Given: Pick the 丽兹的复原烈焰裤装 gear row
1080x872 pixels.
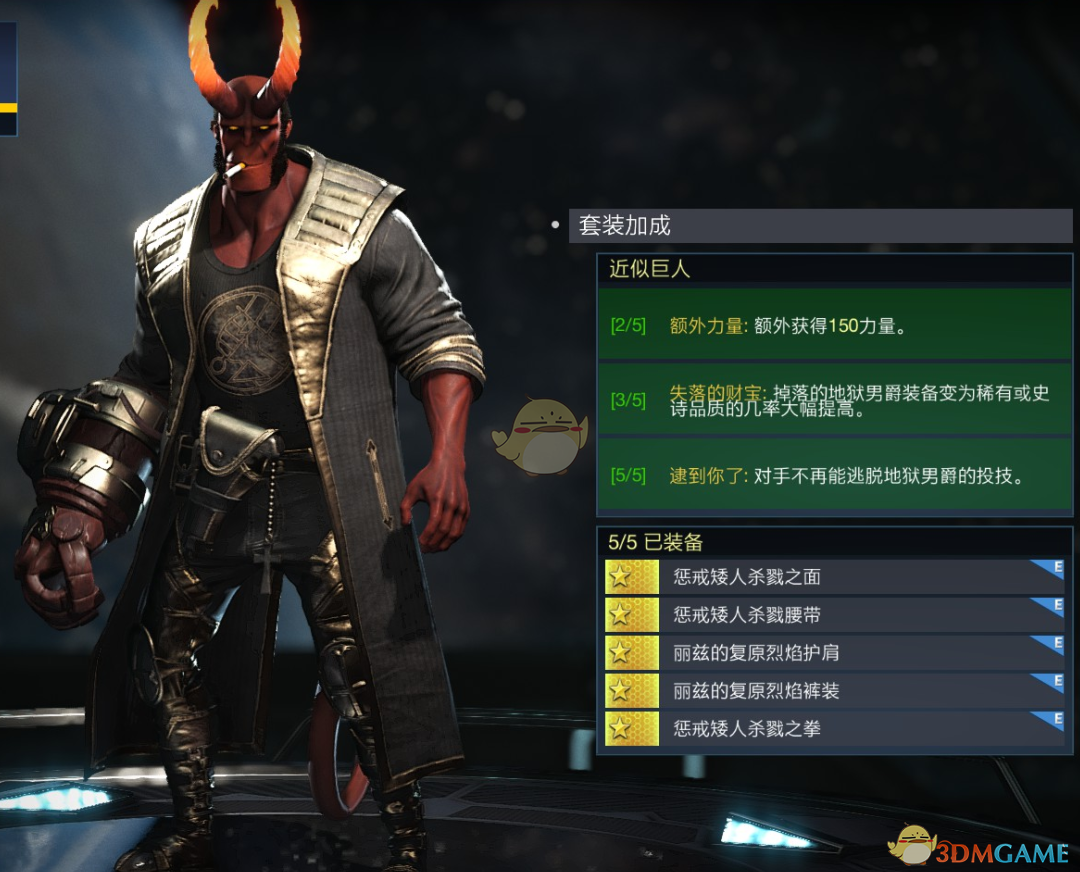Looking at the screenshot, I should point(834,690).
